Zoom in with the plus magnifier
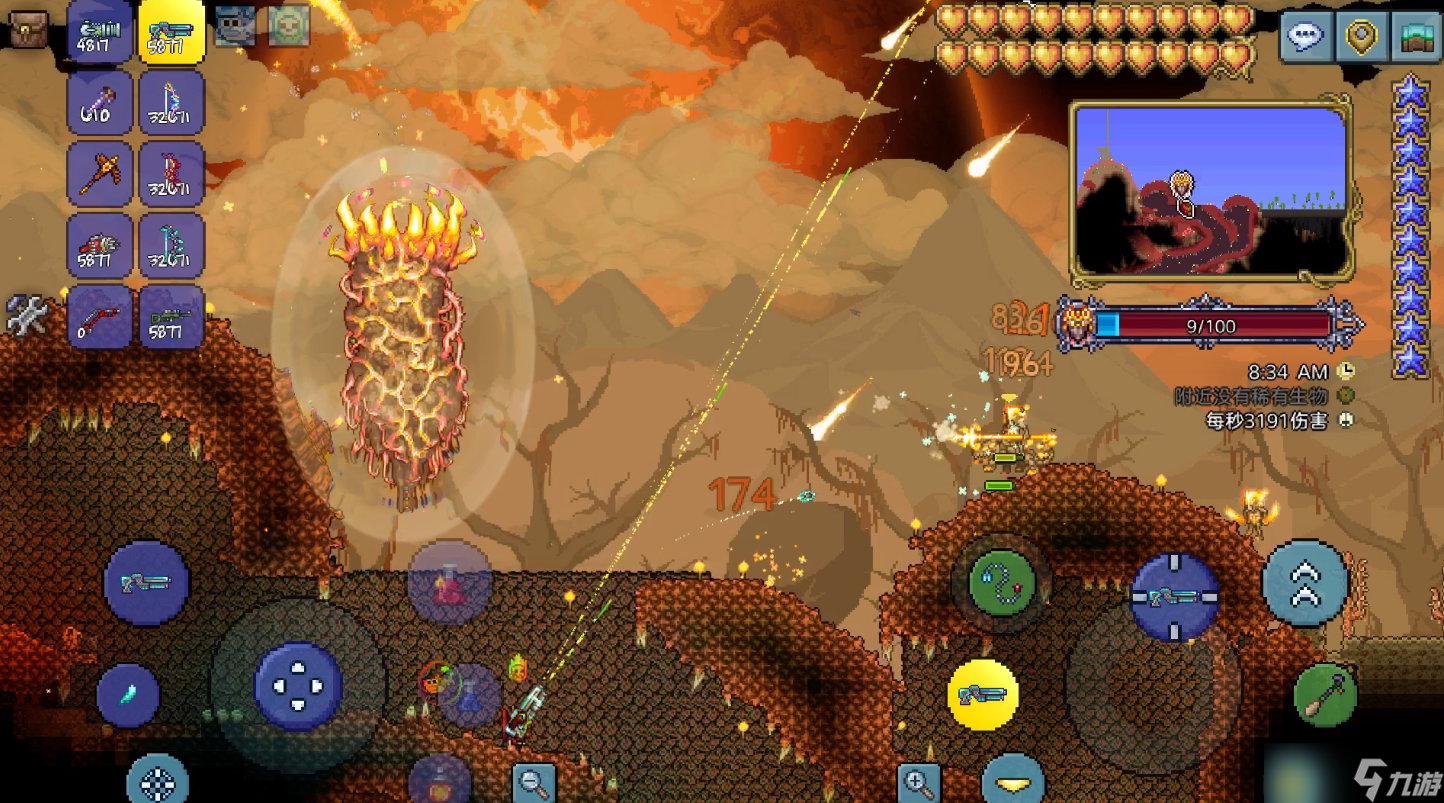The image size is (1444, 803). (918, 782)
